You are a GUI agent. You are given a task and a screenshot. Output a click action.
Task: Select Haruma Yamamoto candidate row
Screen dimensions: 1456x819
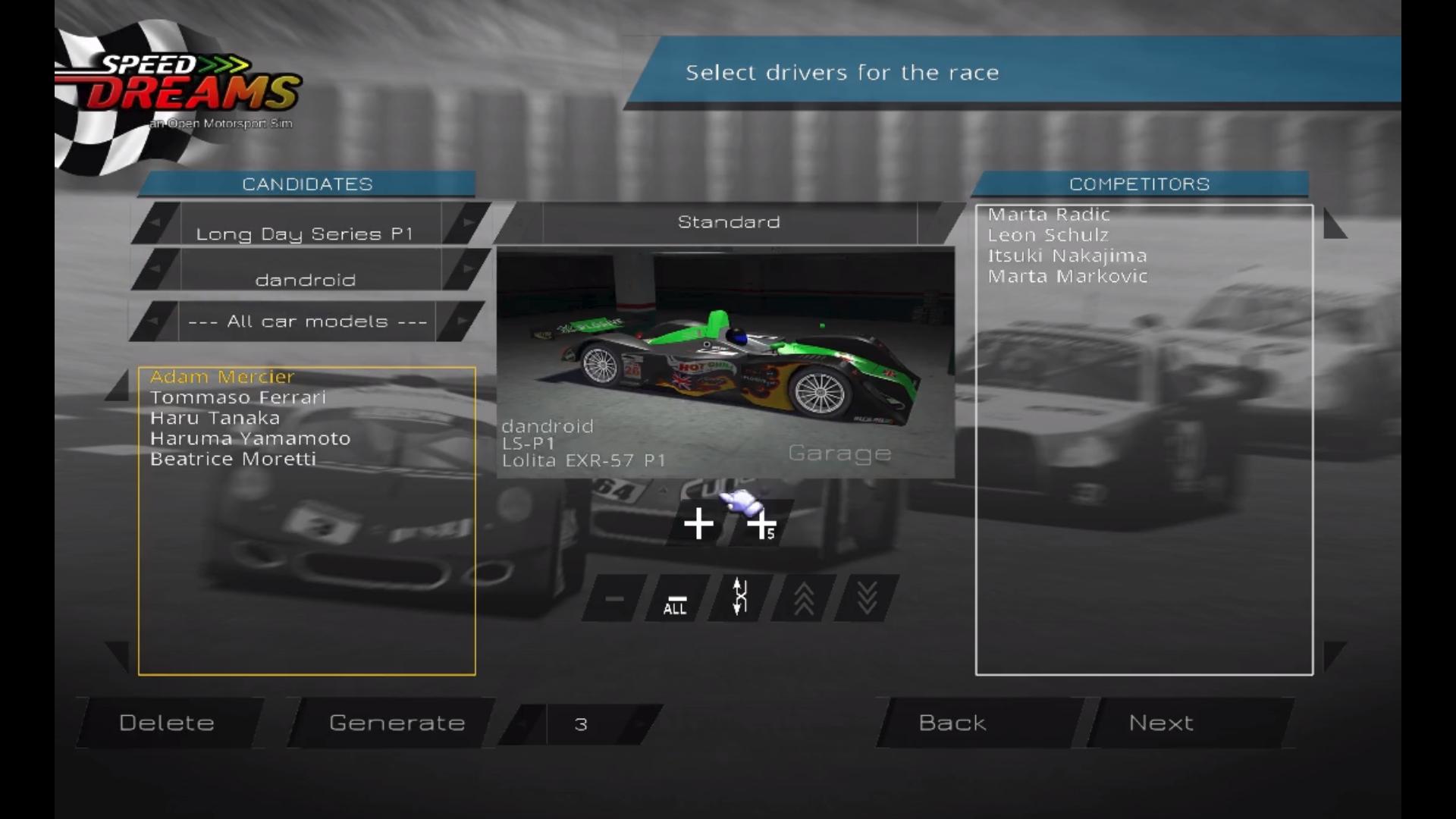point(250,438)
